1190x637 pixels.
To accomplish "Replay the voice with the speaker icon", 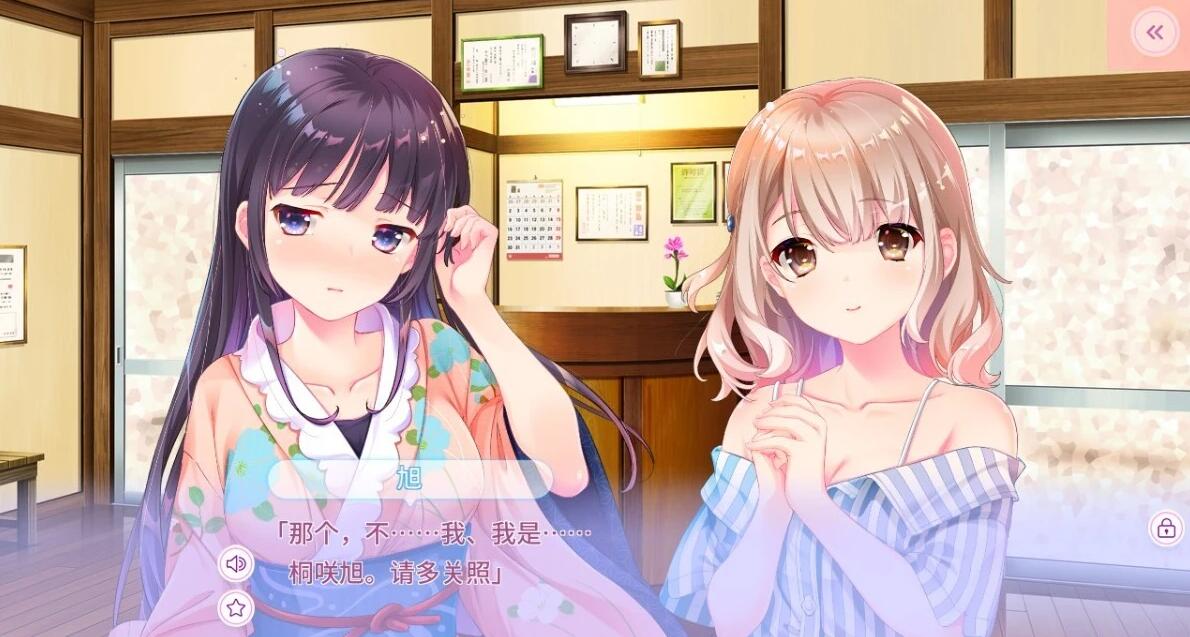I will [x=236, y=564].
